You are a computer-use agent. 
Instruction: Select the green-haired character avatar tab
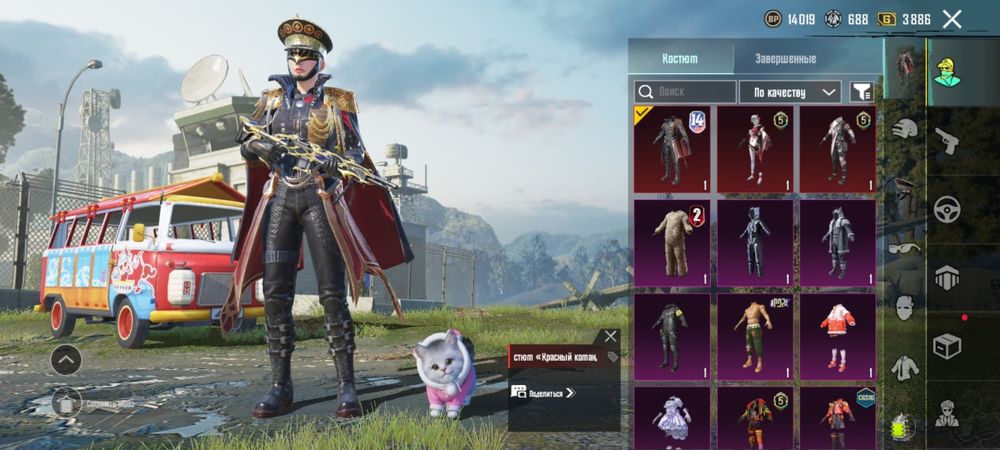tap(947, 72)
